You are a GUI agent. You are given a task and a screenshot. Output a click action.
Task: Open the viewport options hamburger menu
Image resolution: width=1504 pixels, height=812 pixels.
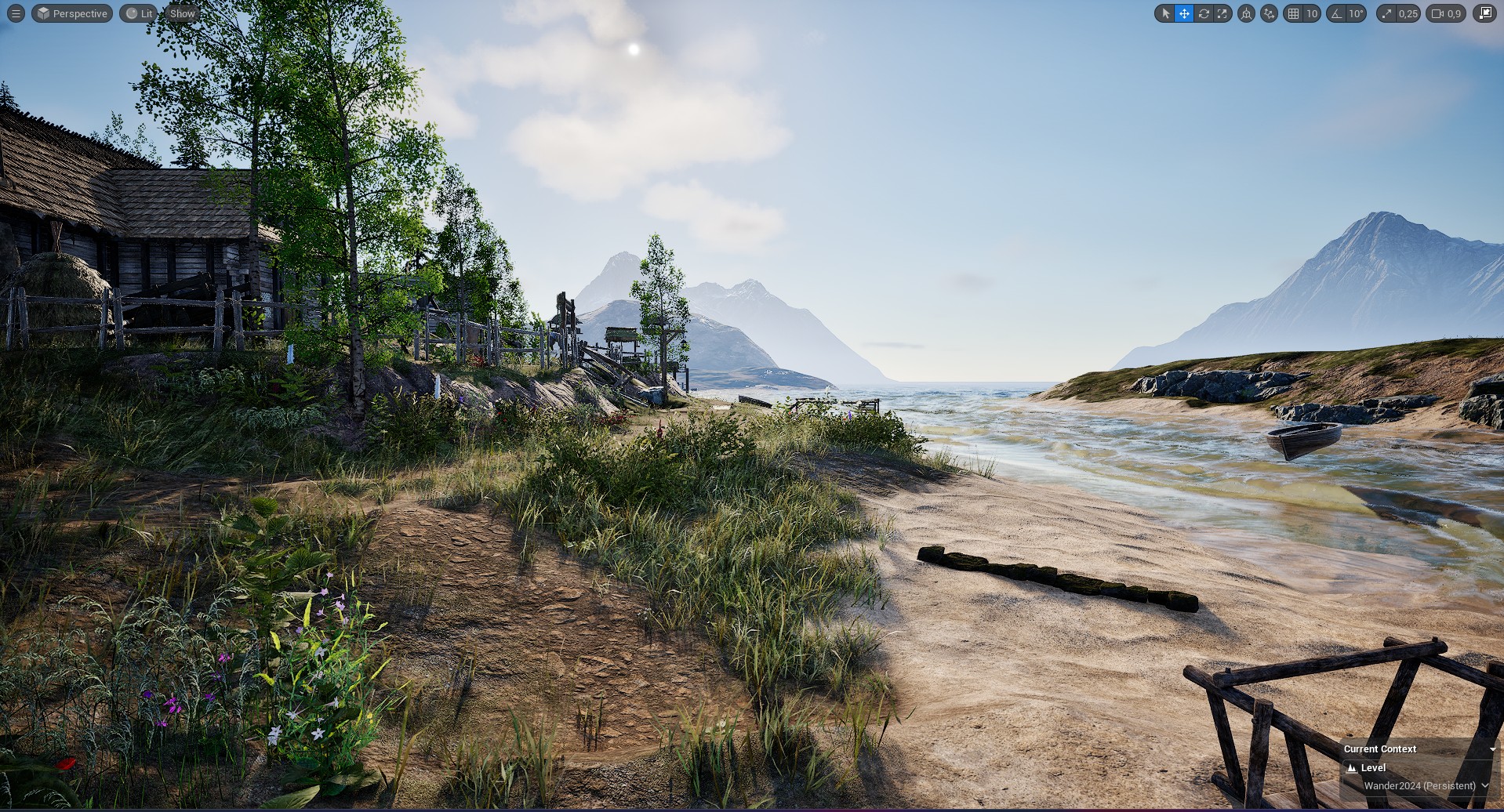click(16, 13)
